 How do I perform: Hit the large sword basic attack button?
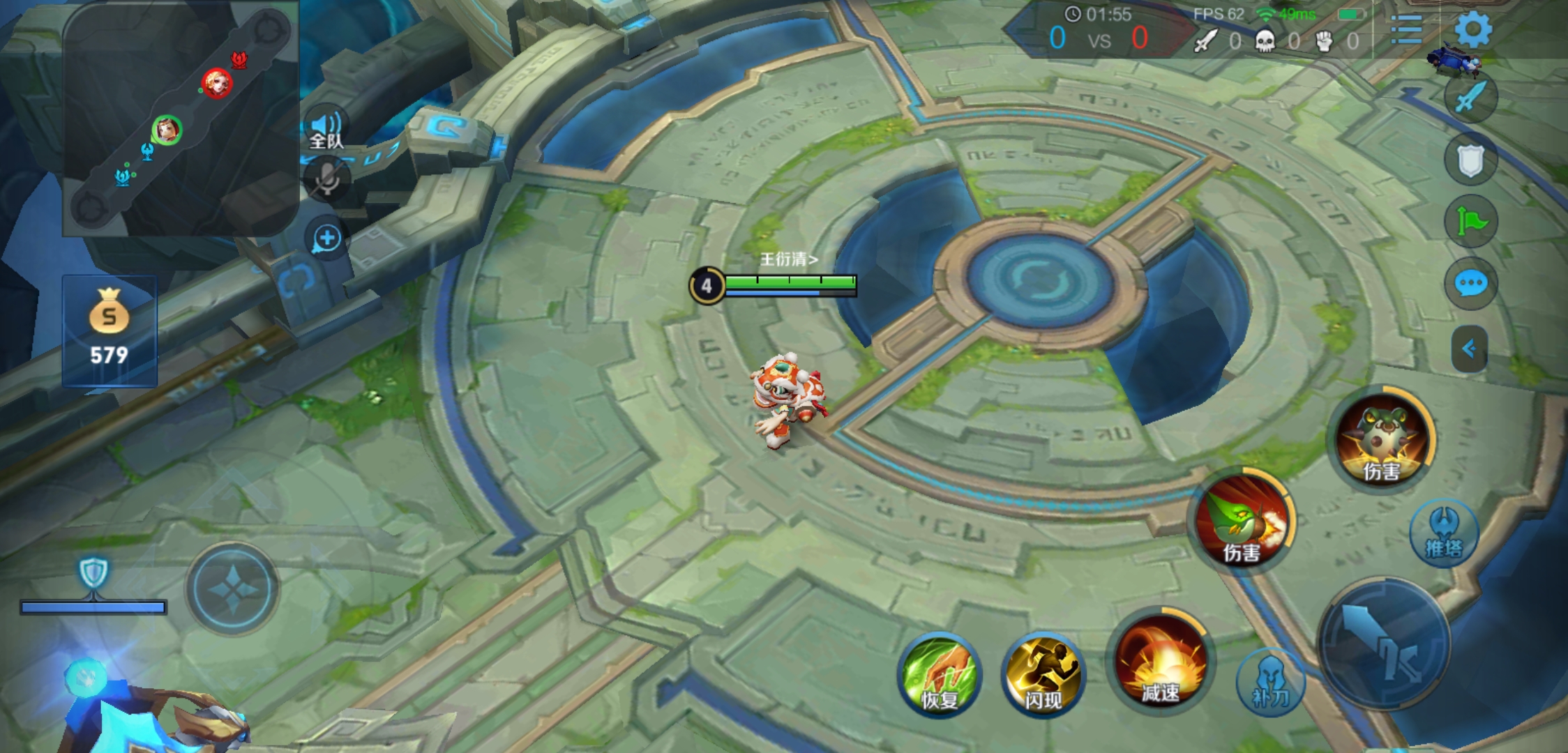coord(1383,643)
